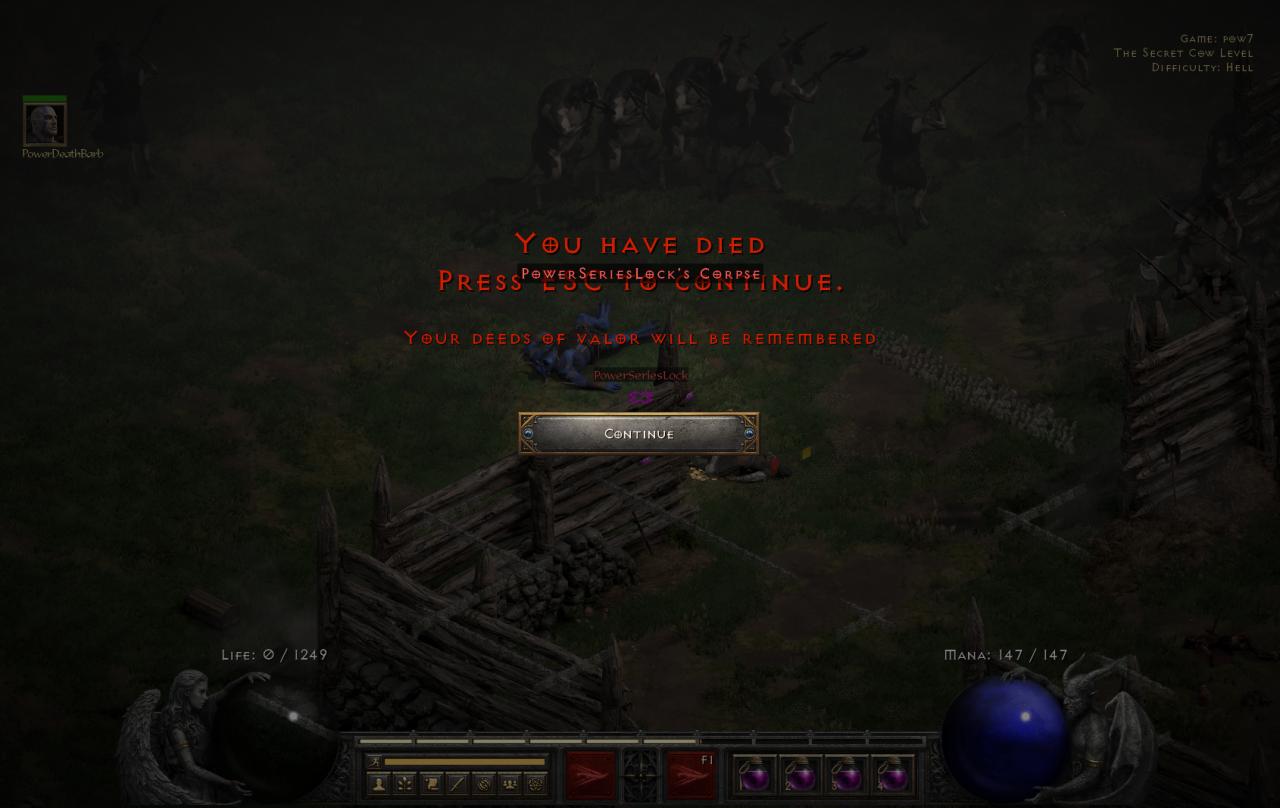
Task: Click the potion in belt slot 2
Action: tap(800, 777)
